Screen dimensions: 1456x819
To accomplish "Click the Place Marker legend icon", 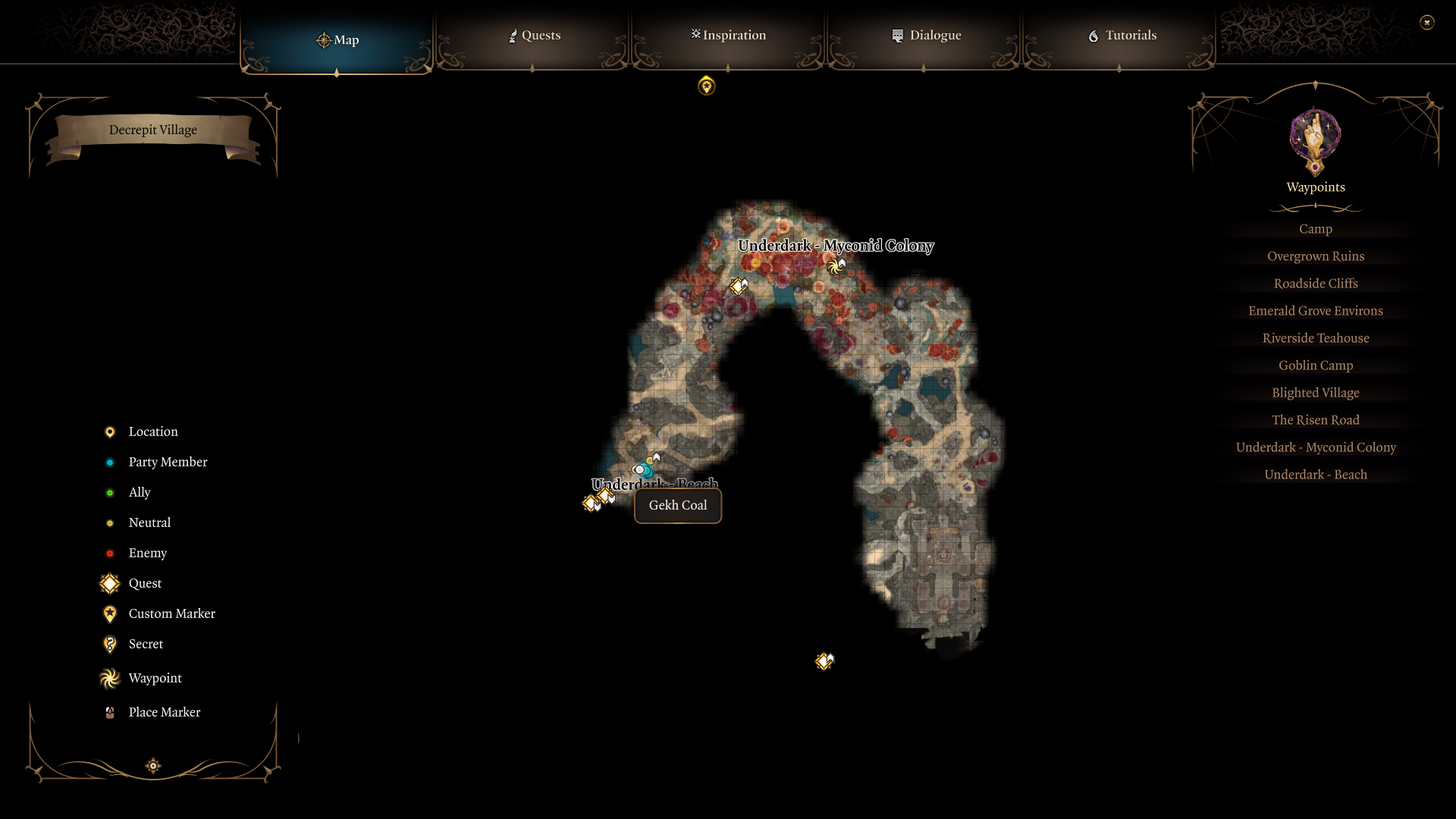I will (109, 712).
